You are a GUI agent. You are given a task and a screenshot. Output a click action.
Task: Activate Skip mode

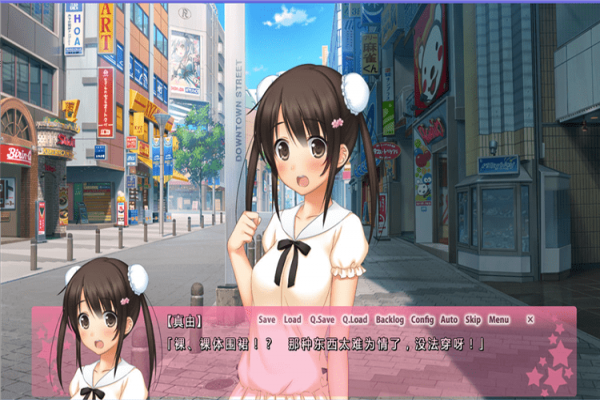click(x=473, y=320)
